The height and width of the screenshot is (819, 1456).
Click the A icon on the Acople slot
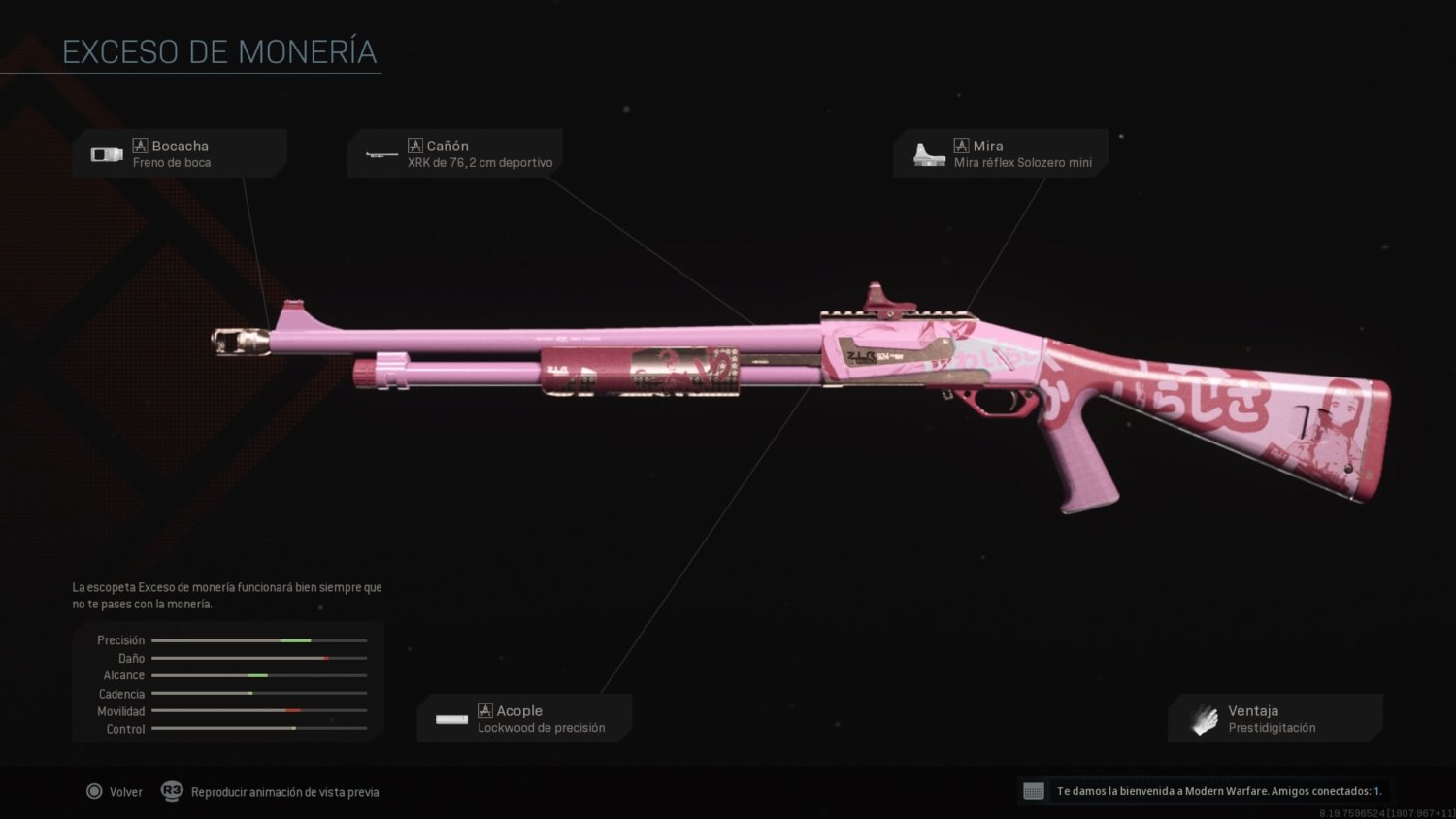point(484,710)
